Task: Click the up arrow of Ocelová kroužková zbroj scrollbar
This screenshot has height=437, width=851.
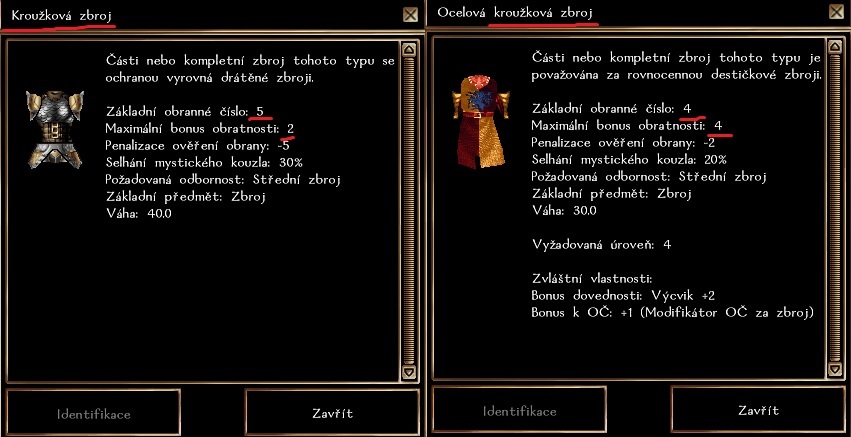Action: point(834,47)
